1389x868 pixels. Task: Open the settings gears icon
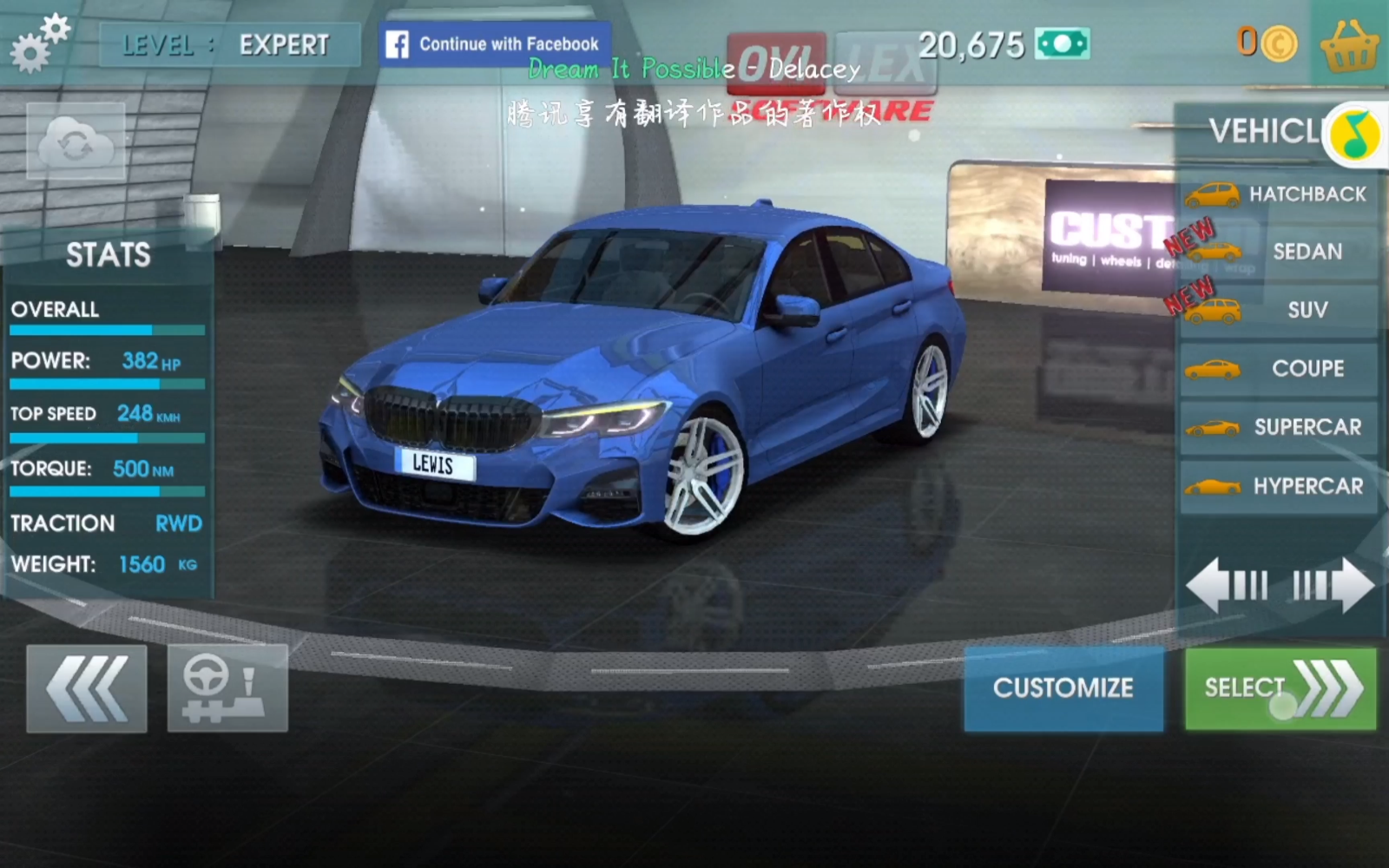click(x=39, y=43)
